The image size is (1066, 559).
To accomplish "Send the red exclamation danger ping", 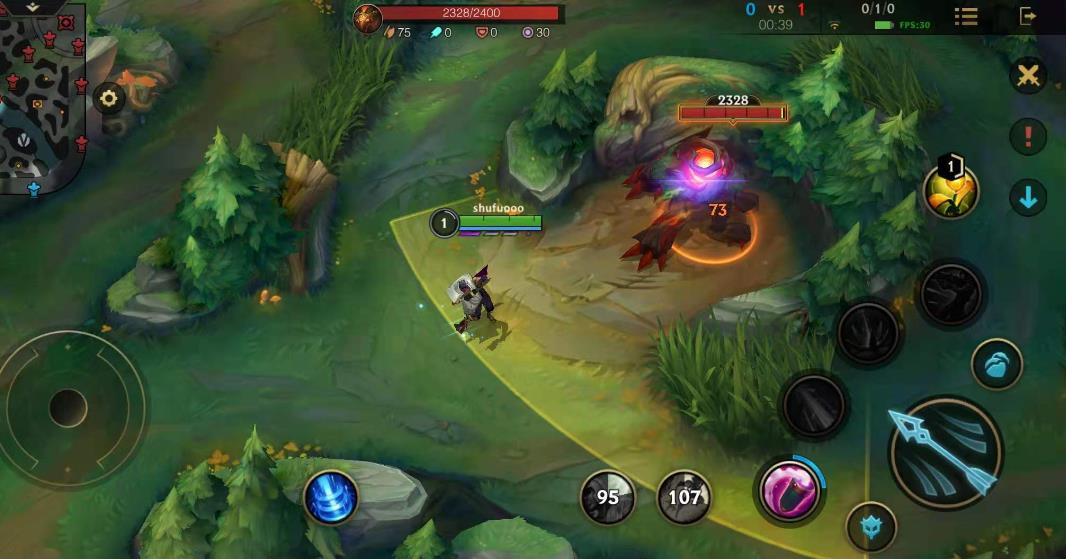I will pyautogui.click(x=1027, y=136).
